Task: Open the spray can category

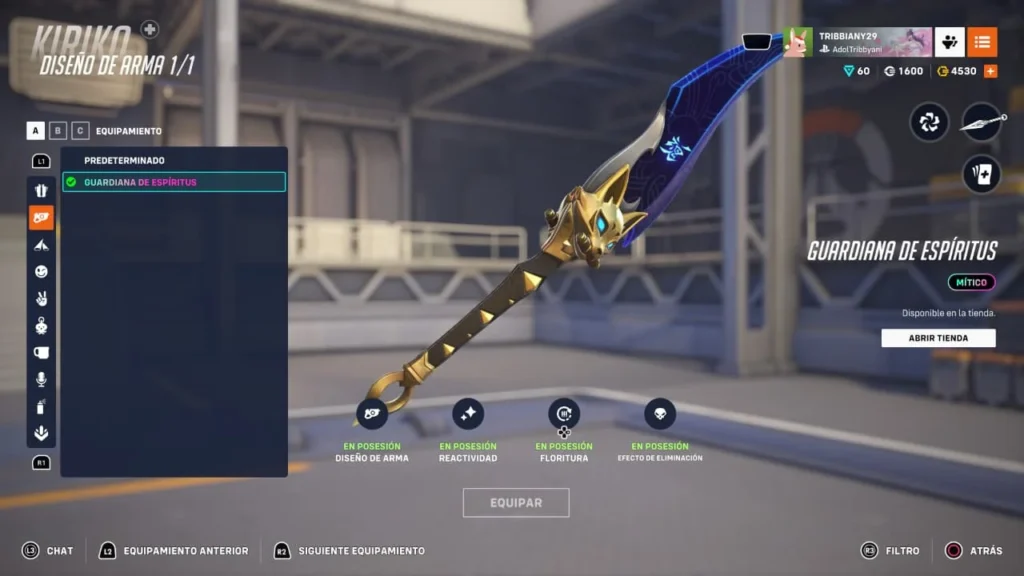Action: [x=41, y=407]
